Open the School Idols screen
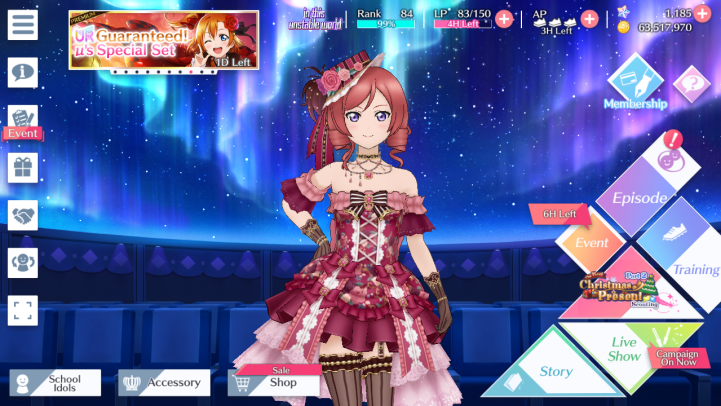721x406 pixels. pyautogui.click(x=56, y=382)
